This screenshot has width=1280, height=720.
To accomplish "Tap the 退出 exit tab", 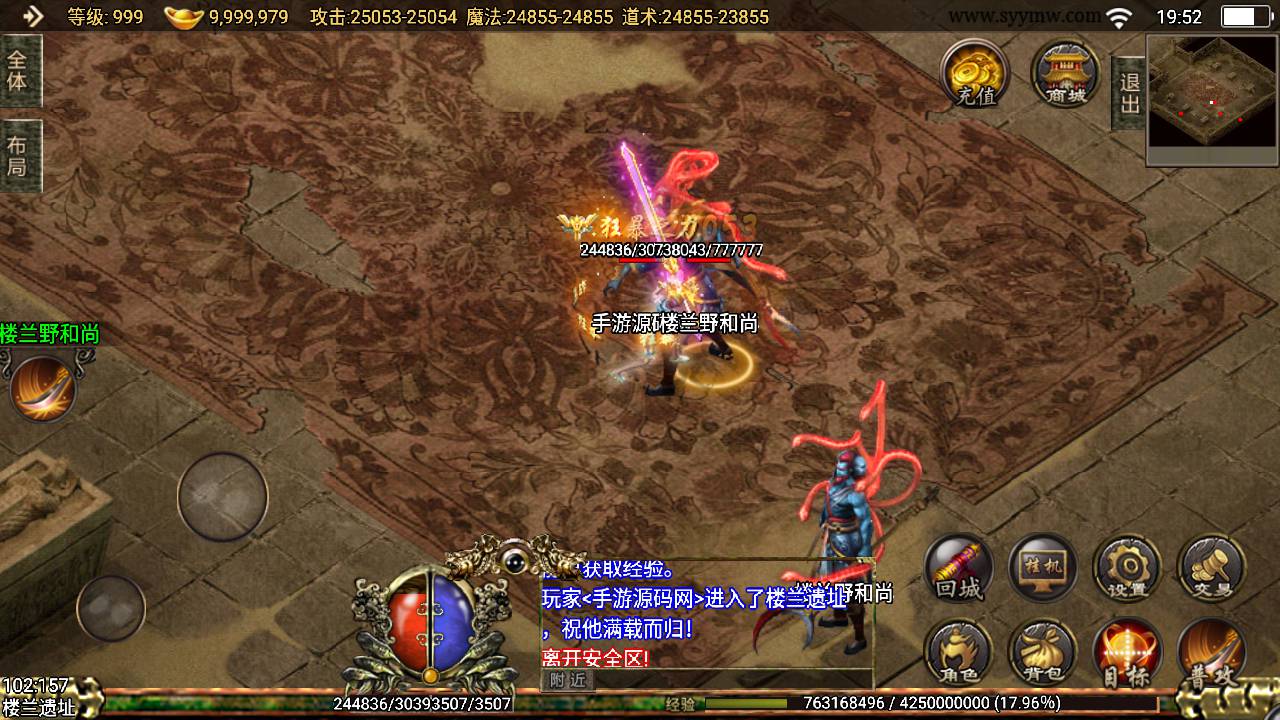I will (1129, 93).
